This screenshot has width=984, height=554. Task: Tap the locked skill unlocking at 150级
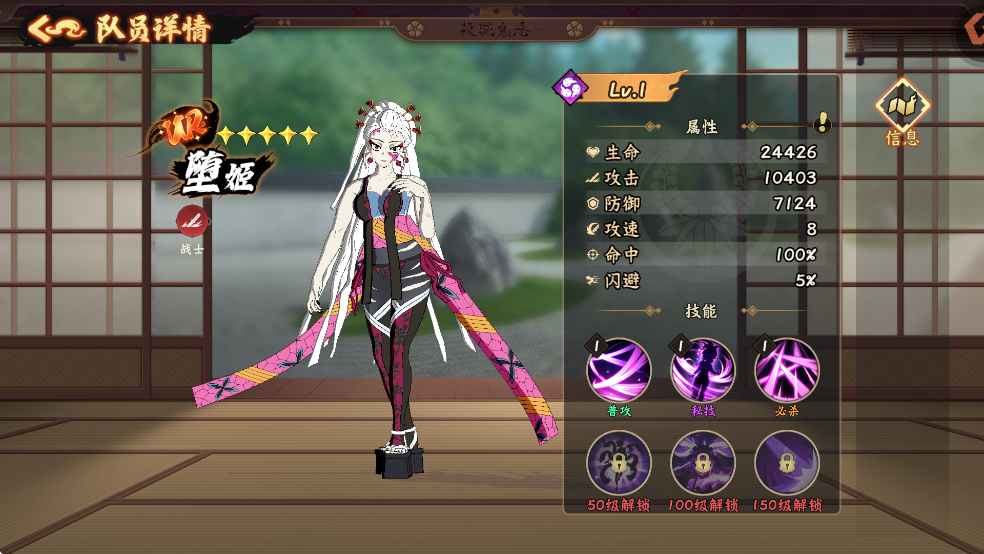click(786, 463)
